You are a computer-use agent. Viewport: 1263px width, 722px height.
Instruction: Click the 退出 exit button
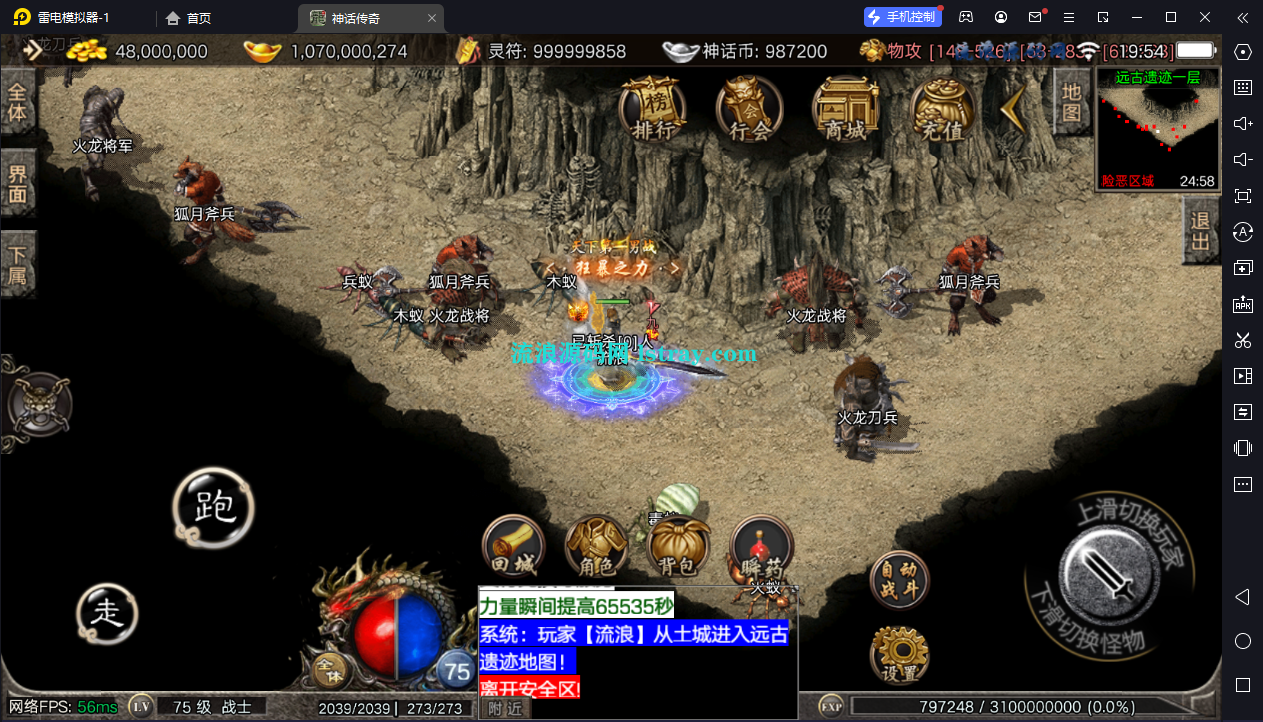pos(1200,229)
